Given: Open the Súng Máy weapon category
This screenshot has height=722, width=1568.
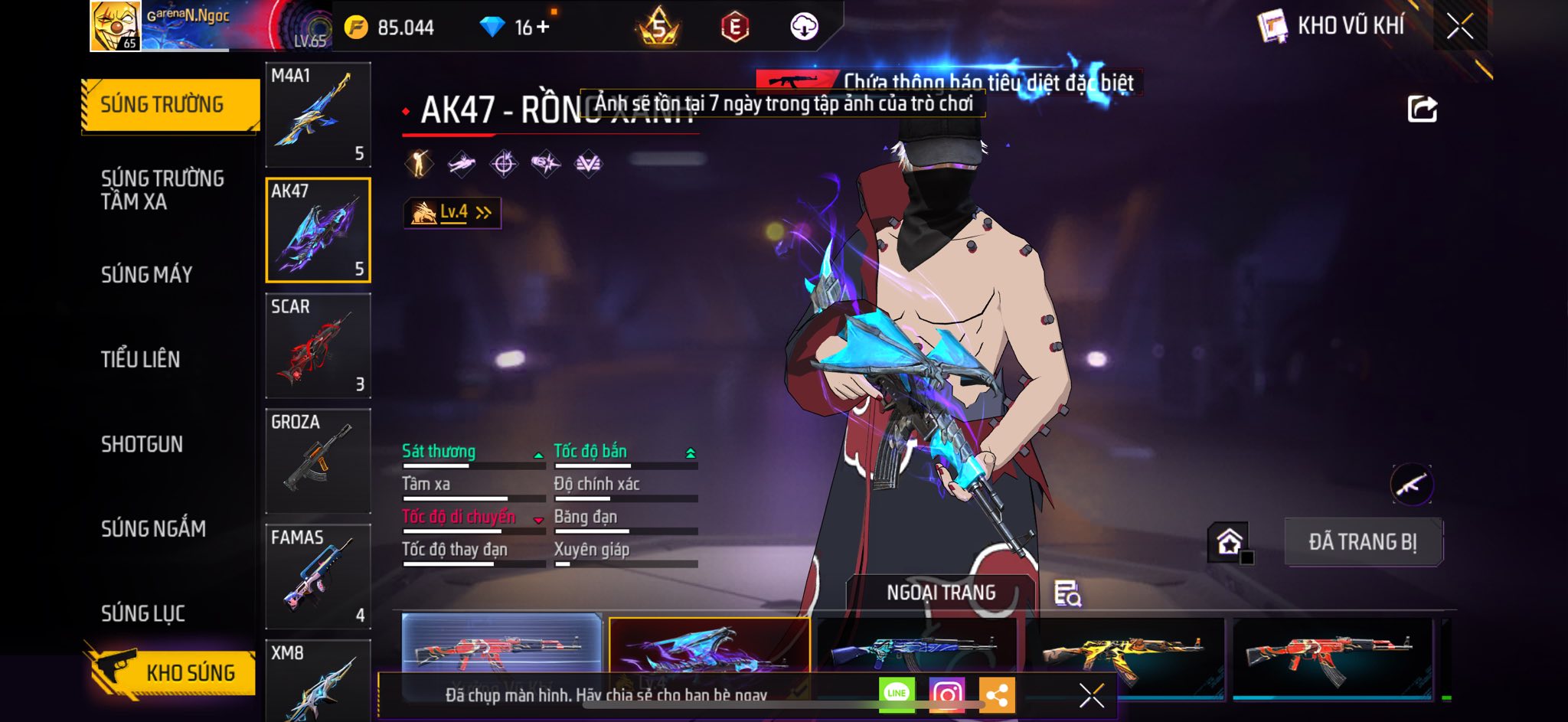Looking at the screenshot, I should click(x=147, y=274).
